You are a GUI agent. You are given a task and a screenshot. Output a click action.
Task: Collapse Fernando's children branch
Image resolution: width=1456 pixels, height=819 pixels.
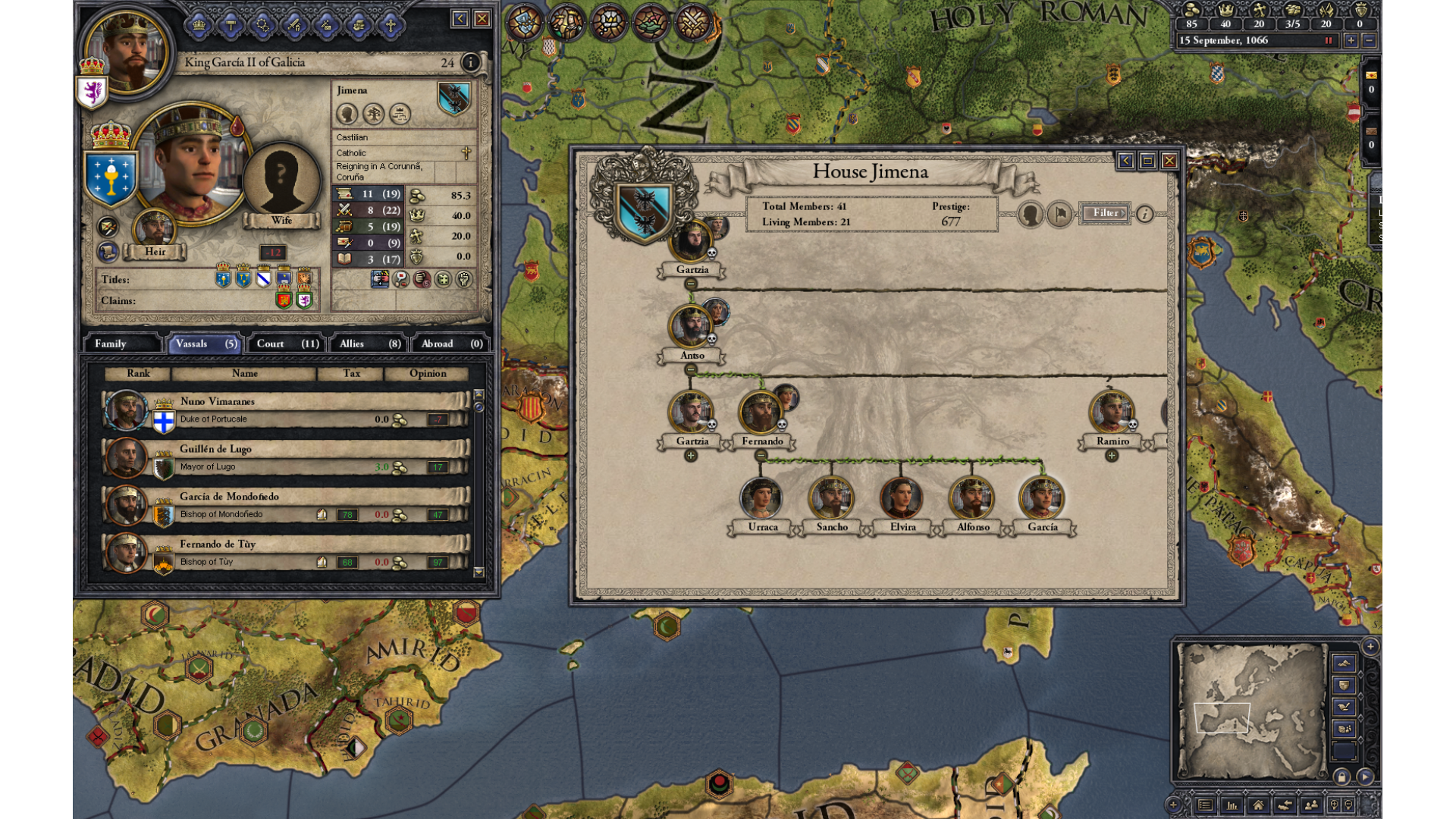761,456
